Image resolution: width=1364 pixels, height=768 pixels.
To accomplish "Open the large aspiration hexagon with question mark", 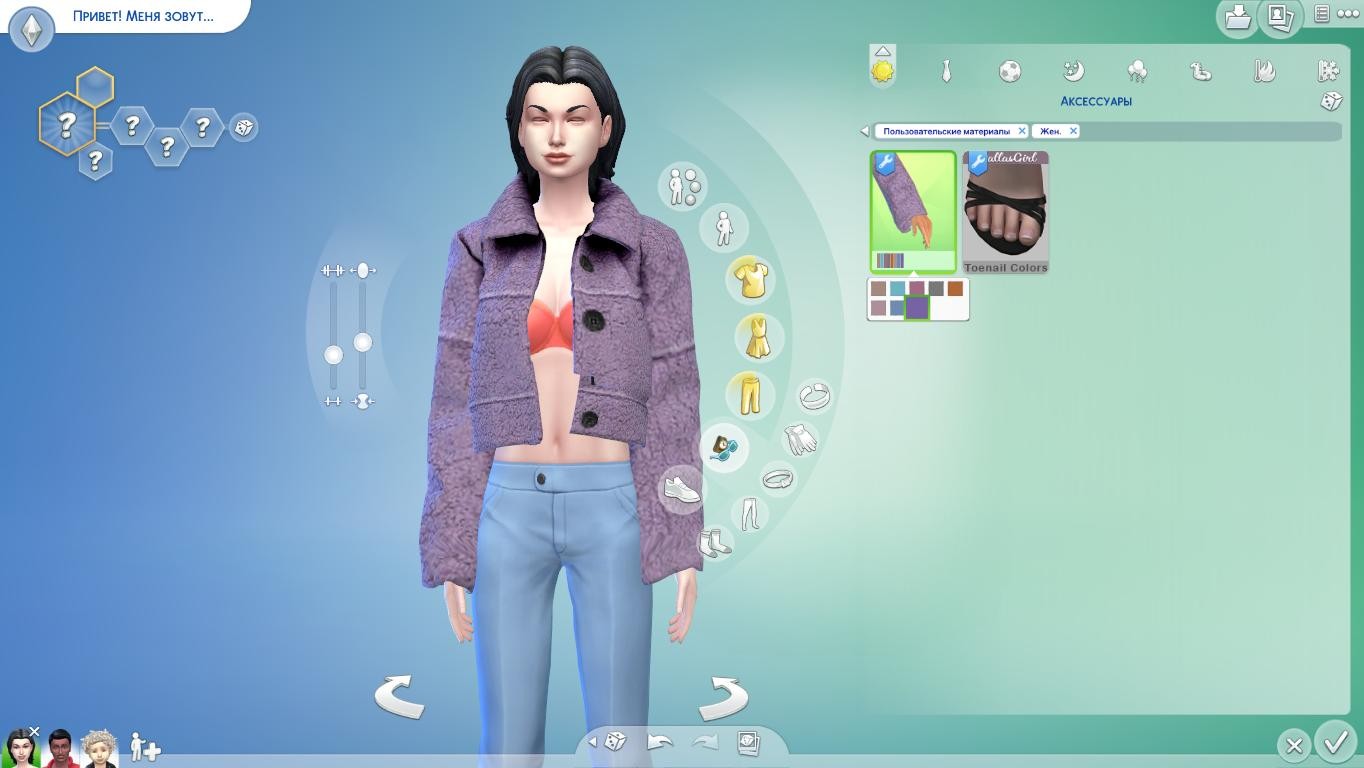I will 66,125.
